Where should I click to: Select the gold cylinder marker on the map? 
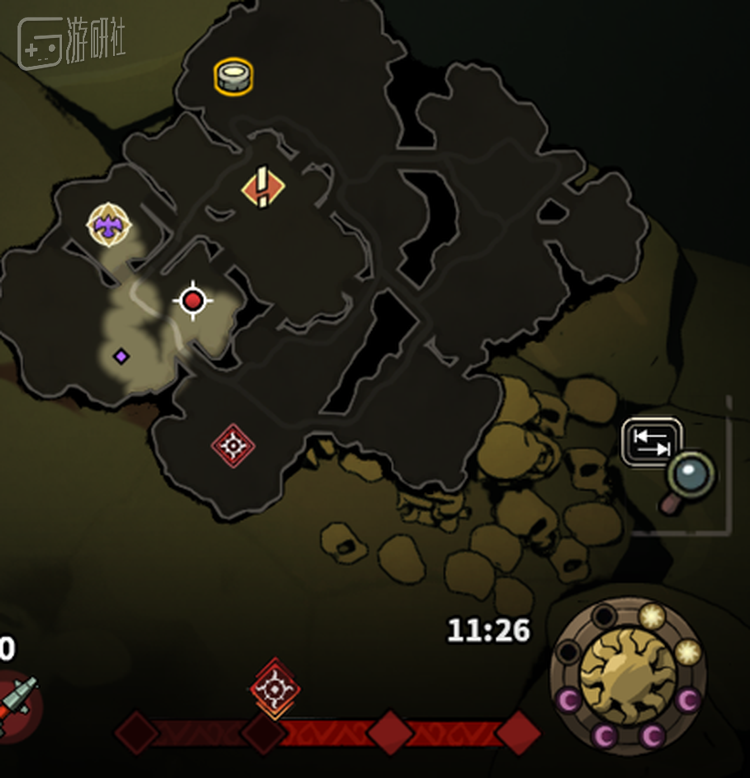click(x=233, y=76)
